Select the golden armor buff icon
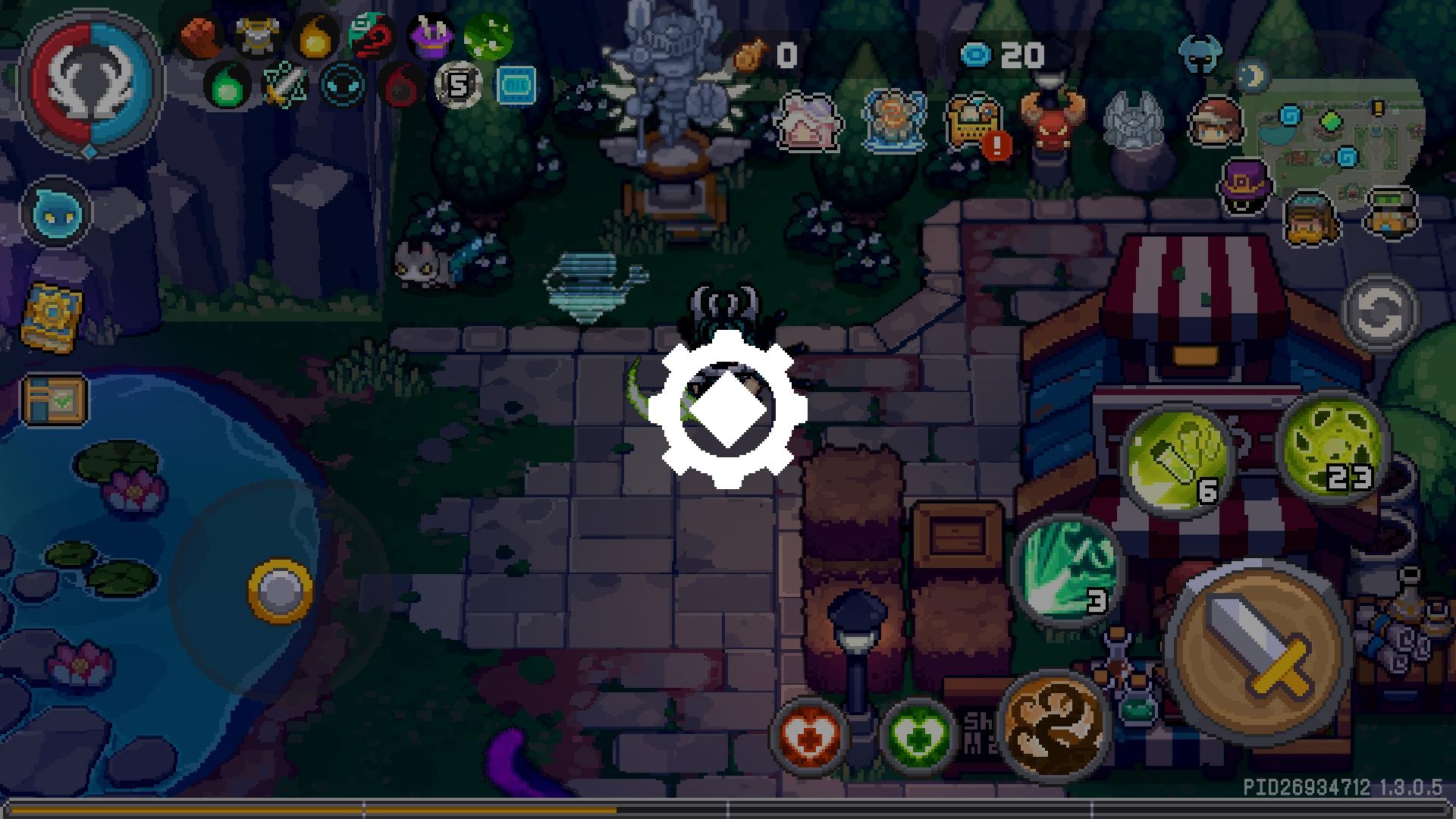Image resolution: width=1456 pixels, height=819 pixels. 258,35
